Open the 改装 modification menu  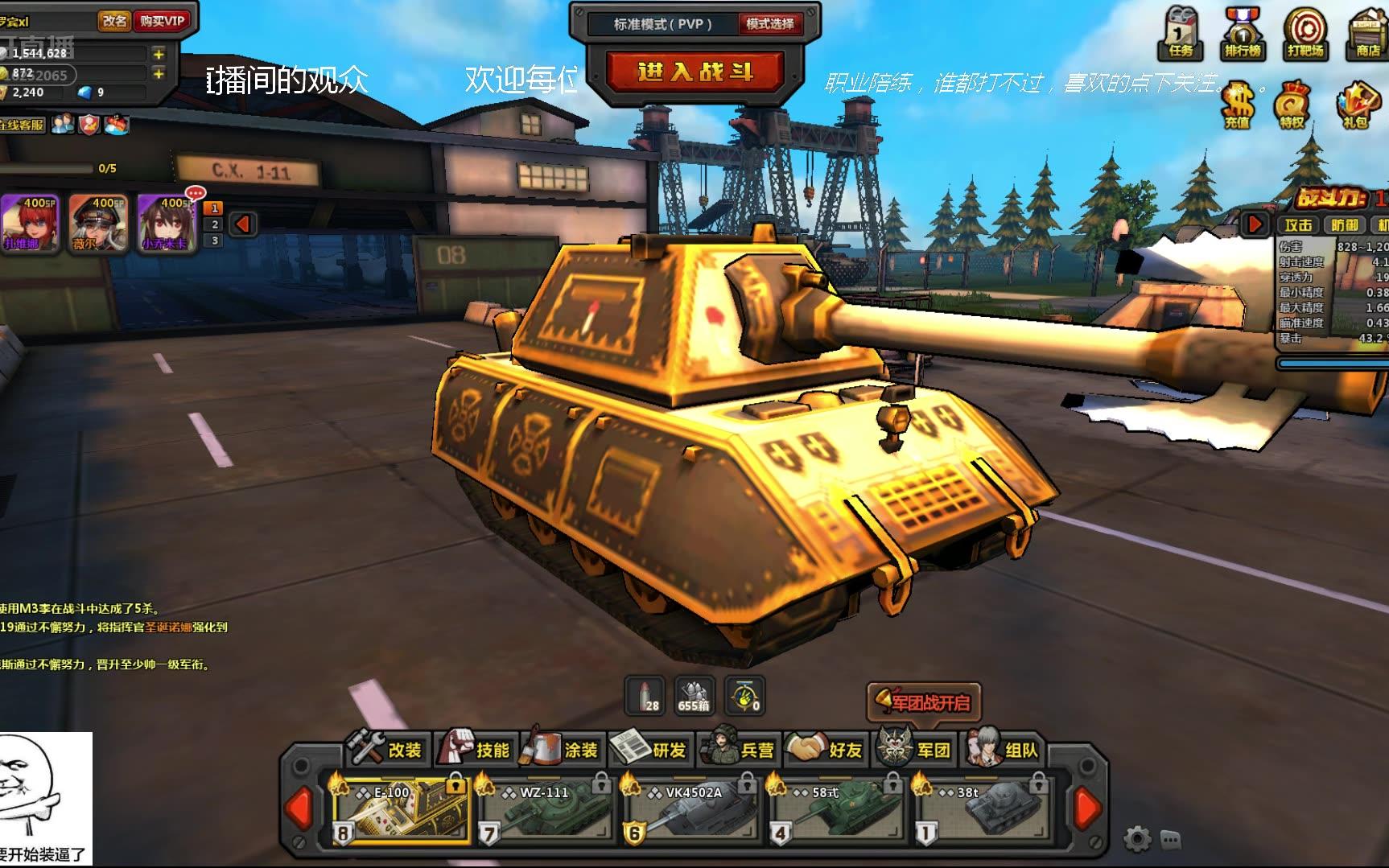(388, 749)
